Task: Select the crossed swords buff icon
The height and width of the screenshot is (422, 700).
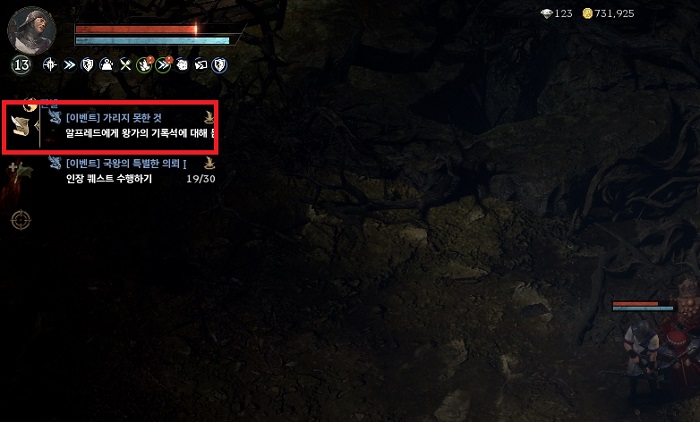Action: pyautogui.click(x=126, y=65)
